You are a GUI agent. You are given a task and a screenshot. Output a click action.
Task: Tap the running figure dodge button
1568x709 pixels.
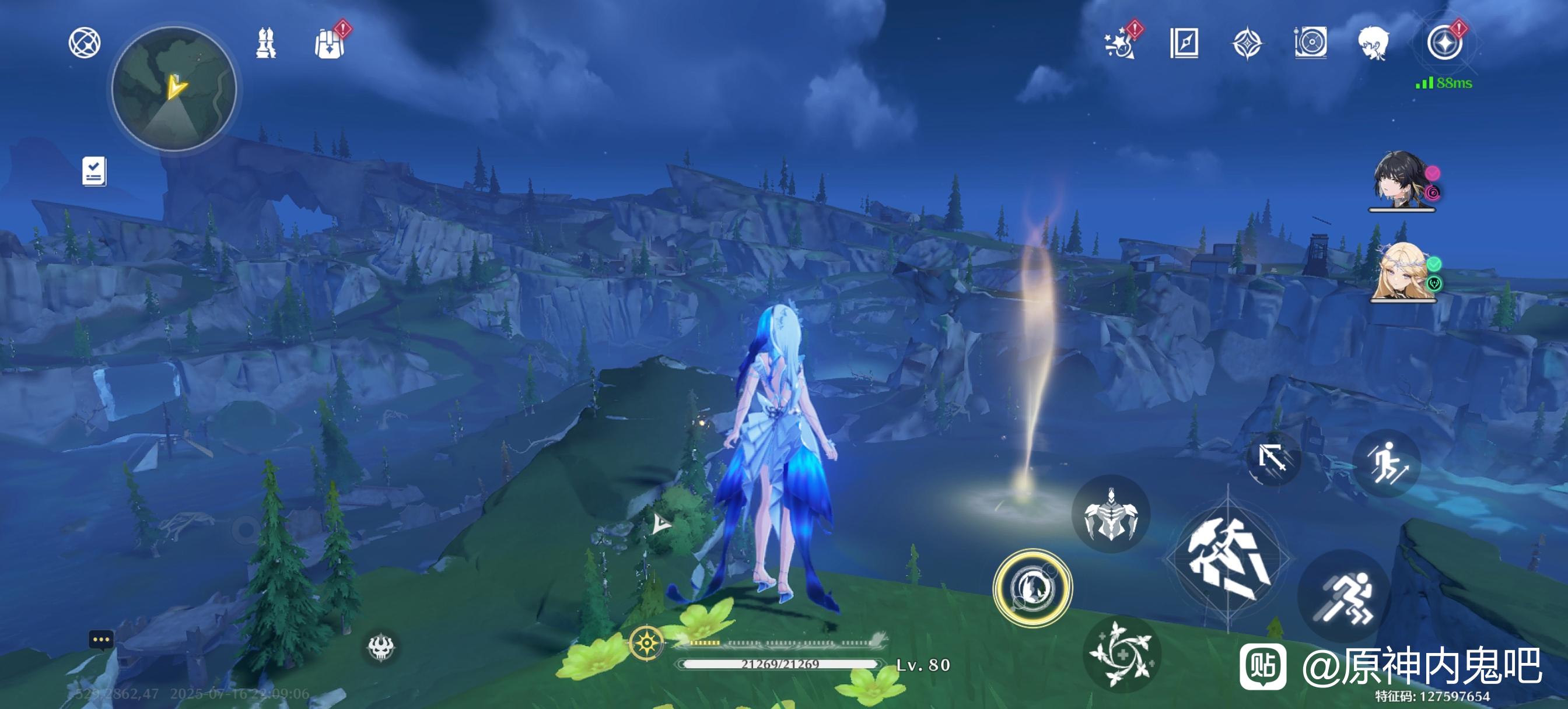(x=1344, y=595)
